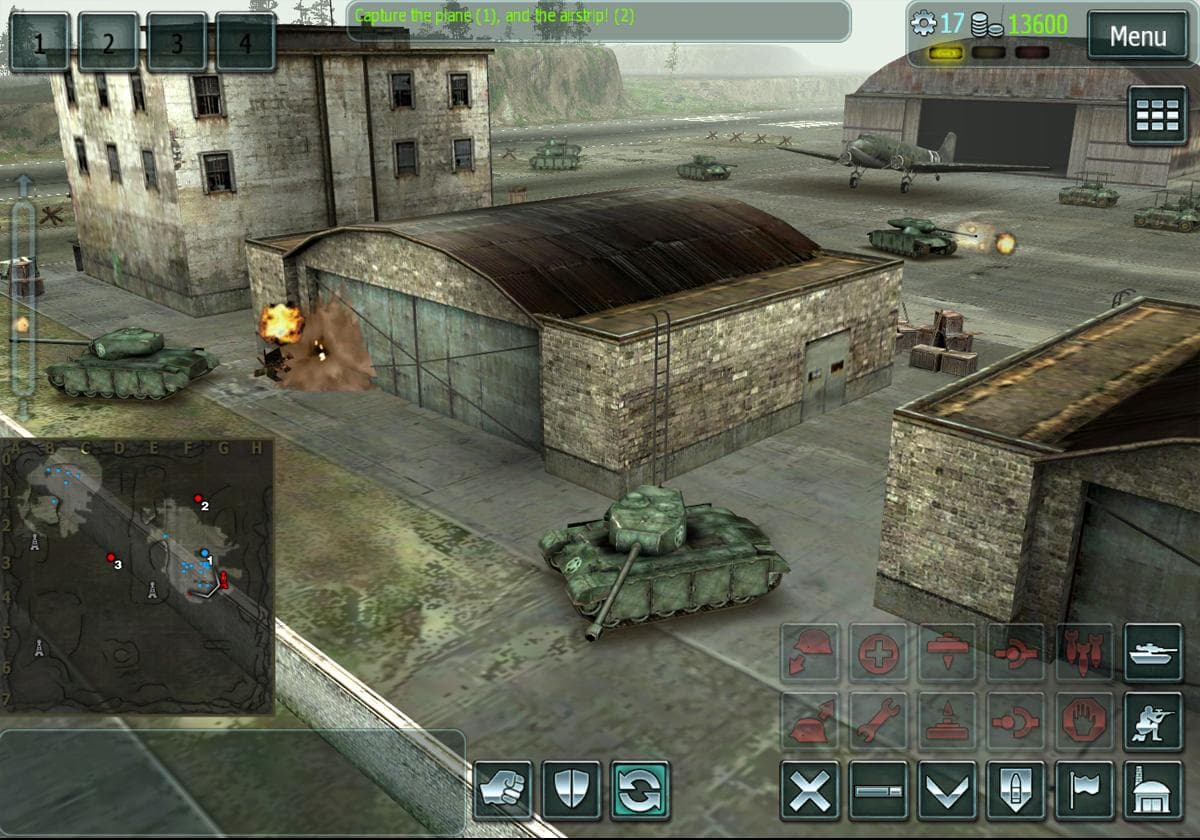Switch to the shield defensive stance

pos(571,790)
